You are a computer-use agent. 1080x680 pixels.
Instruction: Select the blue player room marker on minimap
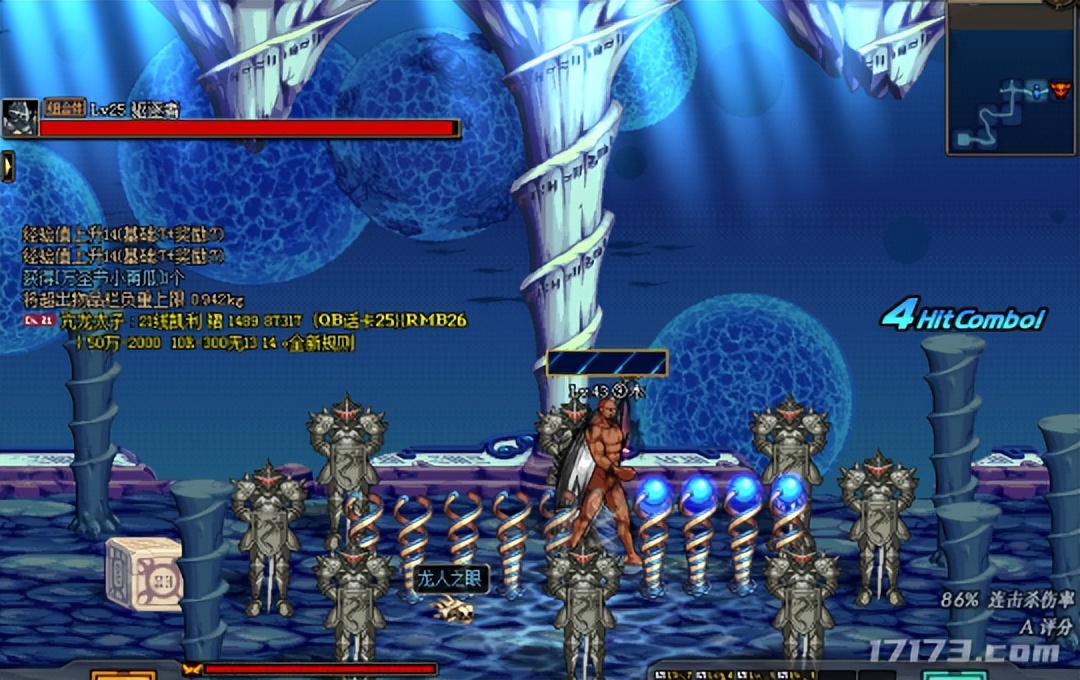pyautogui.click(x=1039, y=91)
